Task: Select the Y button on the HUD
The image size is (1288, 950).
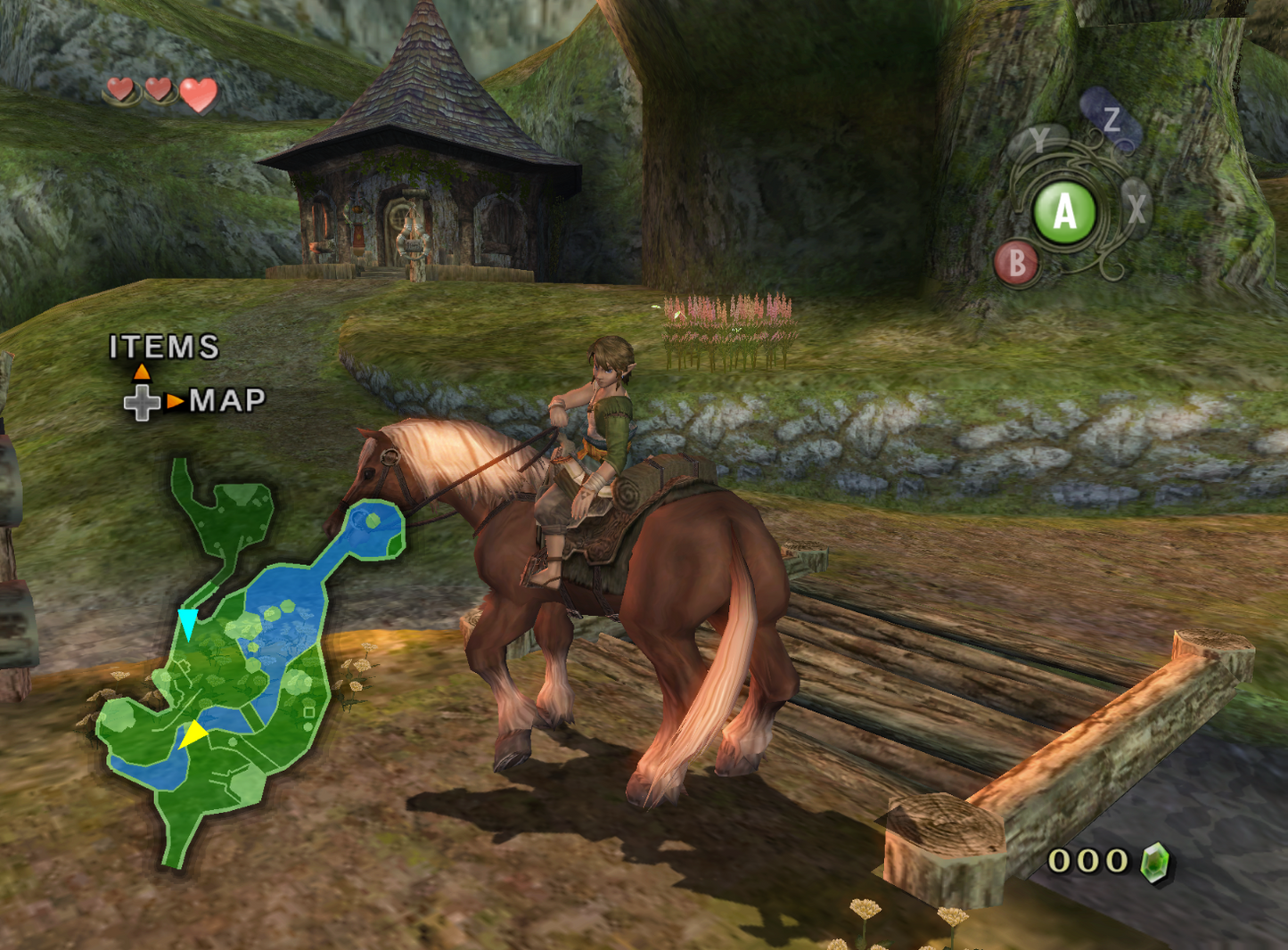Action: [1039, 139]
